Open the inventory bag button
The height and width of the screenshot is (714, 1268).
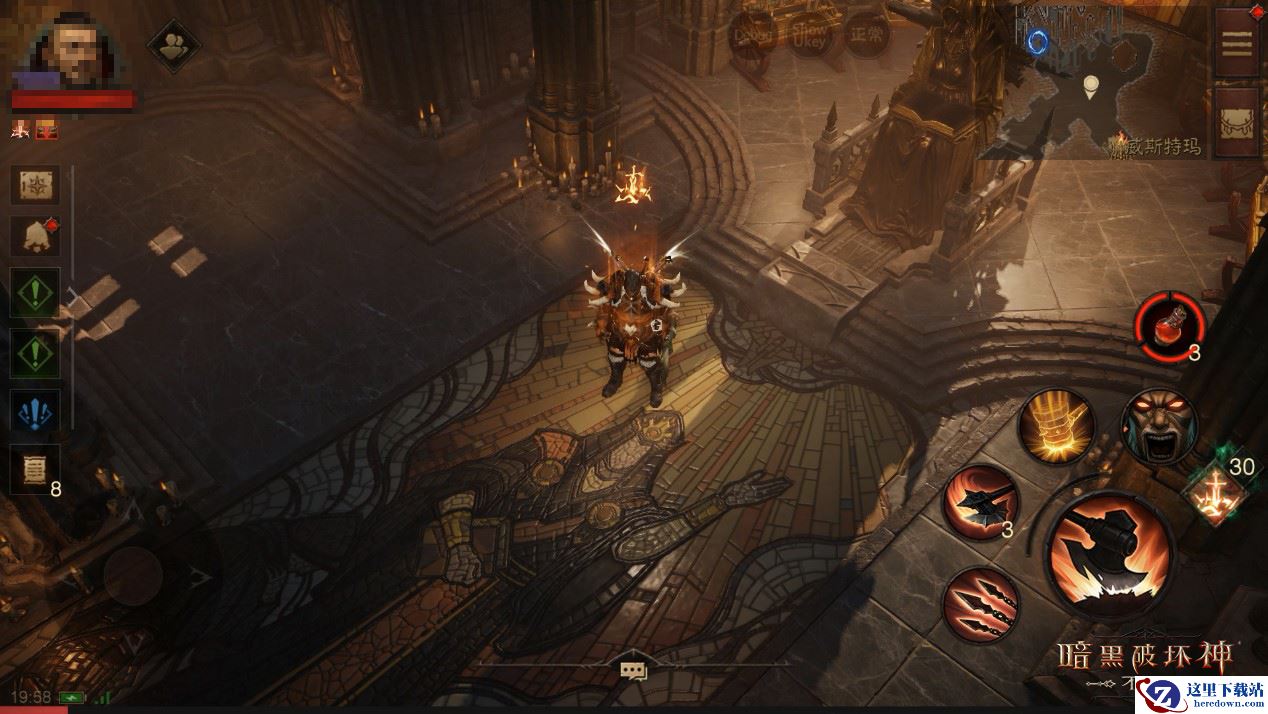pos(1237,123)
